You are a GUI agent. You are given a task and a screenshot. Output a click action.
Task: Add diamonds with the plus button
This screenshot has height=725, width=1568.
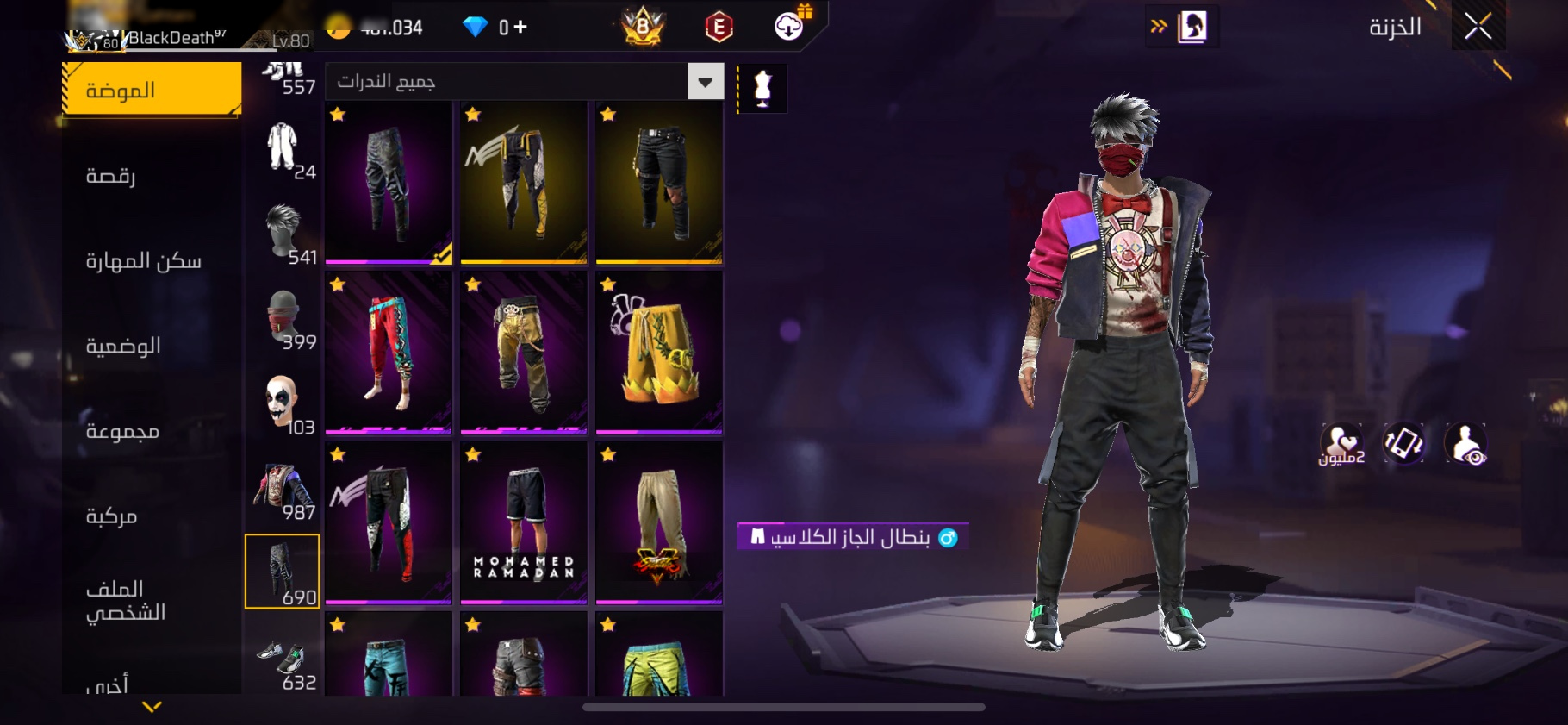point(520,28)
